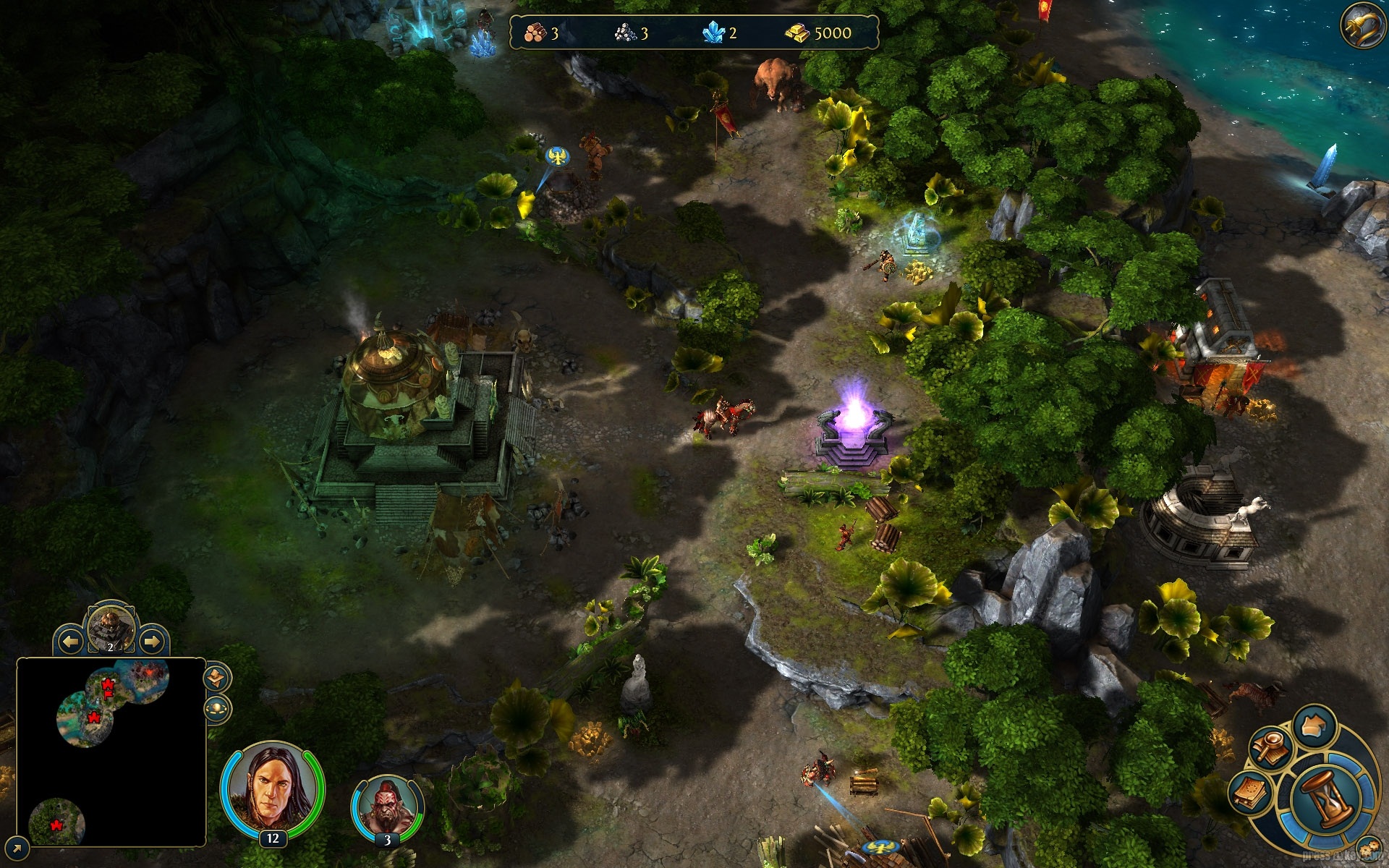The width and height of the screenshot is (1389, 868).
Task: Cycle to next town with right arrow
Action: (x=151, y=642)
